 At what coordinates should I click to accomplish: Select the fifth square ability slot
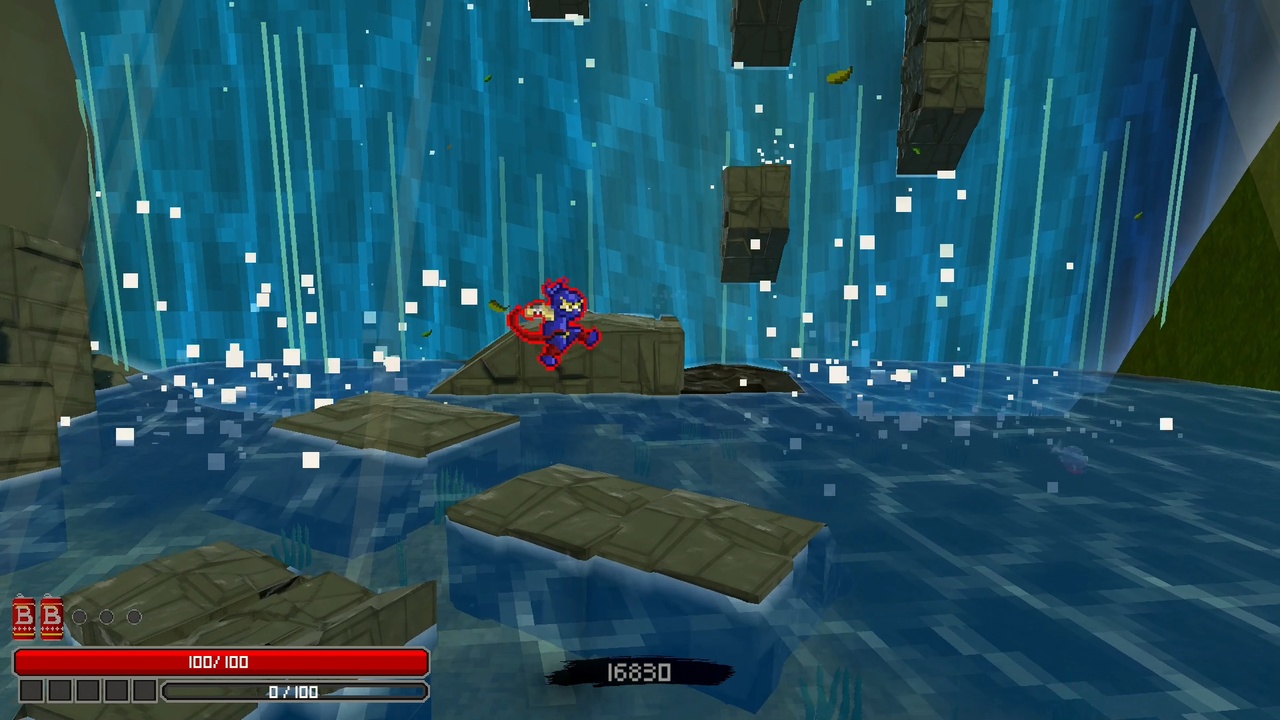[x=143, y=690]
